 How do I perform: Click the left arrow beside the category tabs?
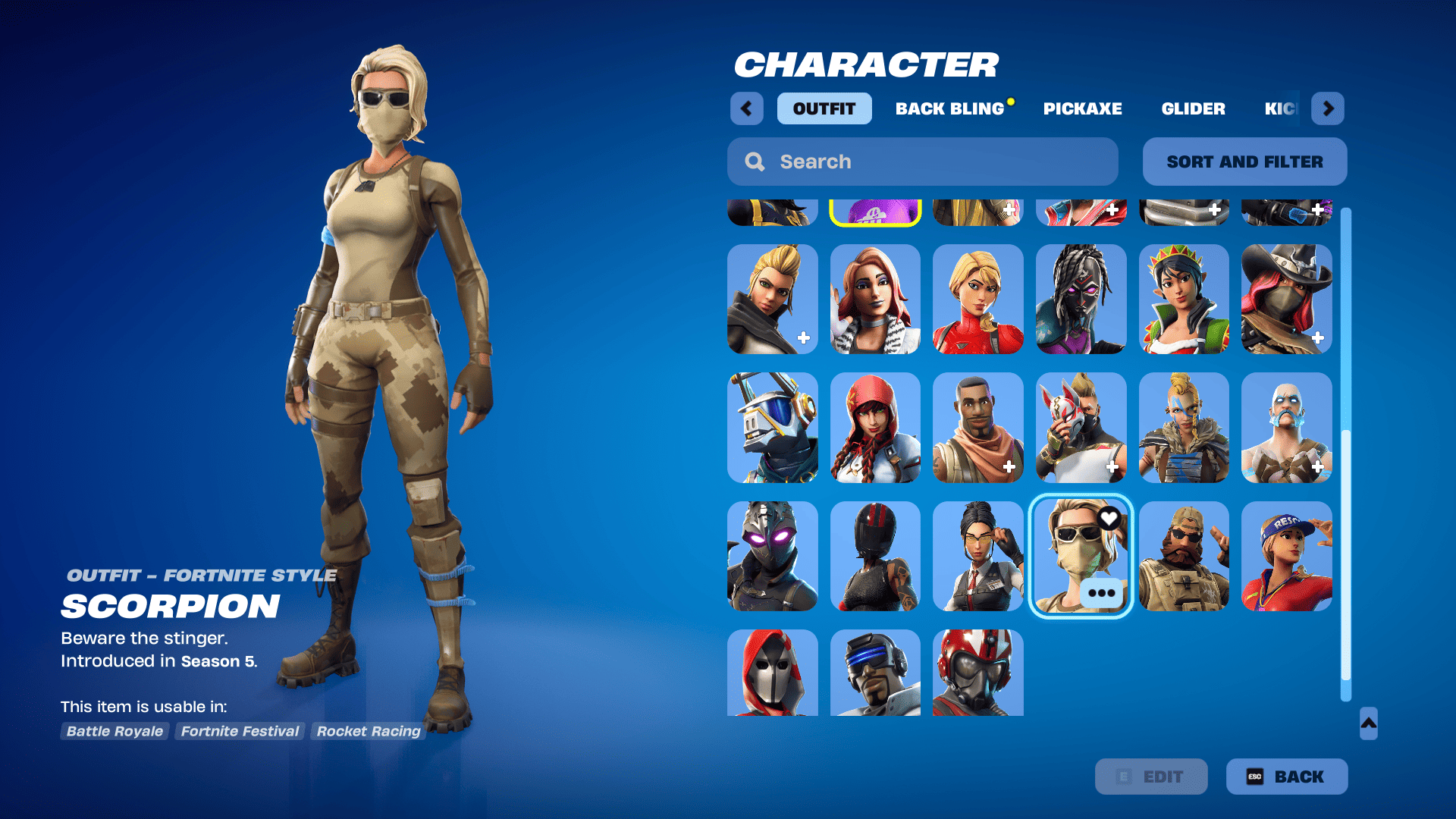[x=747, y=108]
